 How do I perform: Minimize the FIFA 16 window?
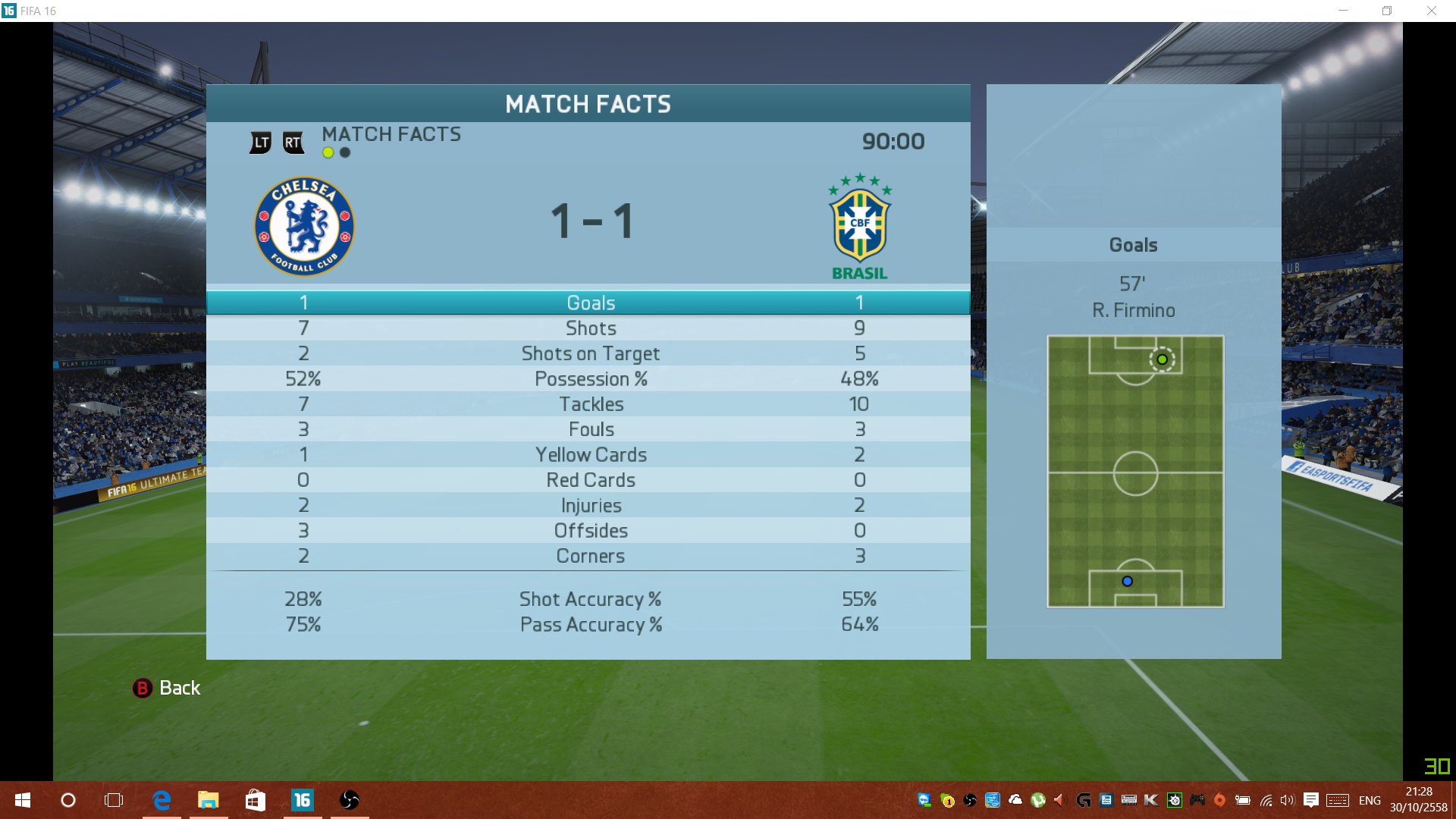click(1343, 11)
